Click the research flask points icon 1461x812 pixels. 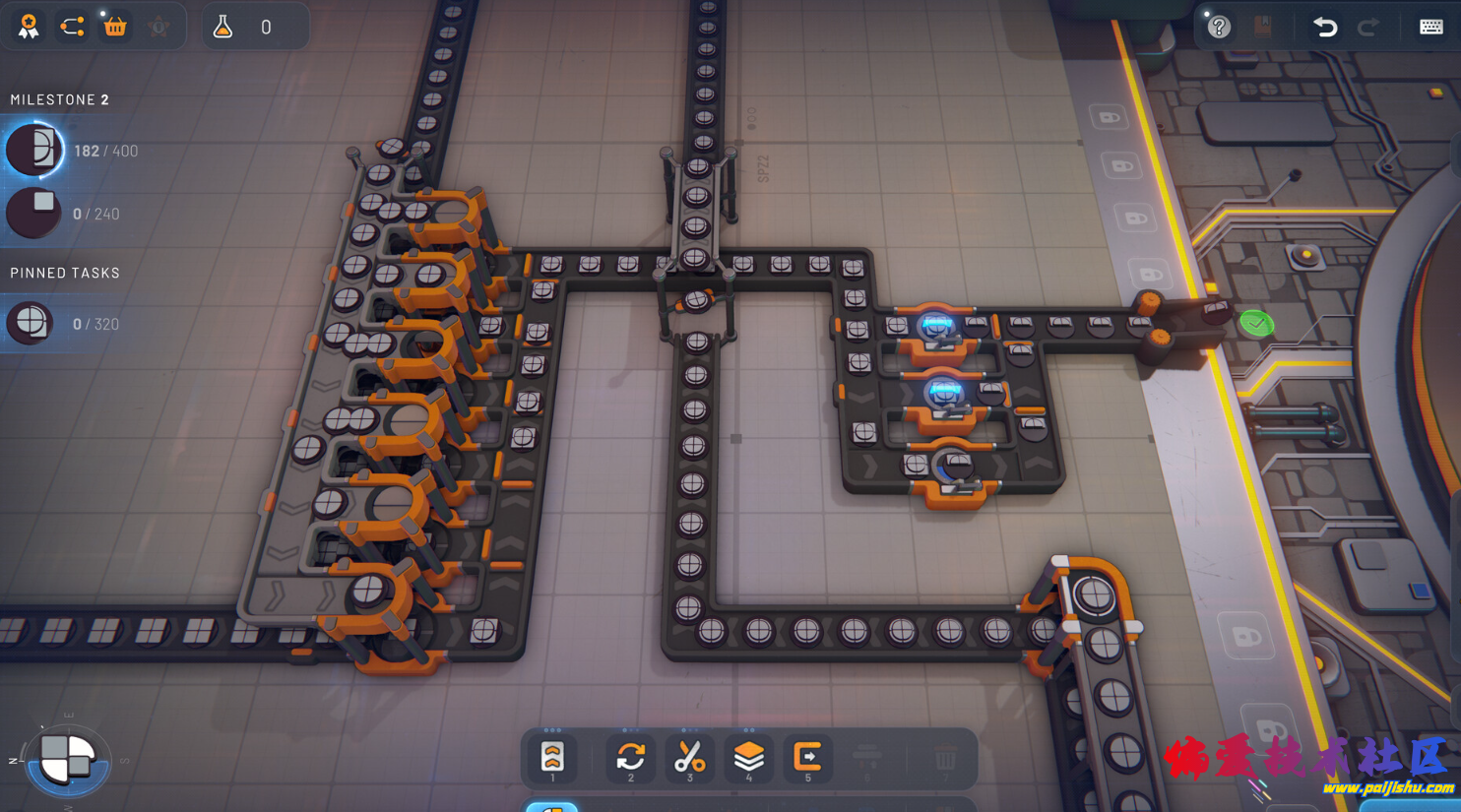click(223, 27)
